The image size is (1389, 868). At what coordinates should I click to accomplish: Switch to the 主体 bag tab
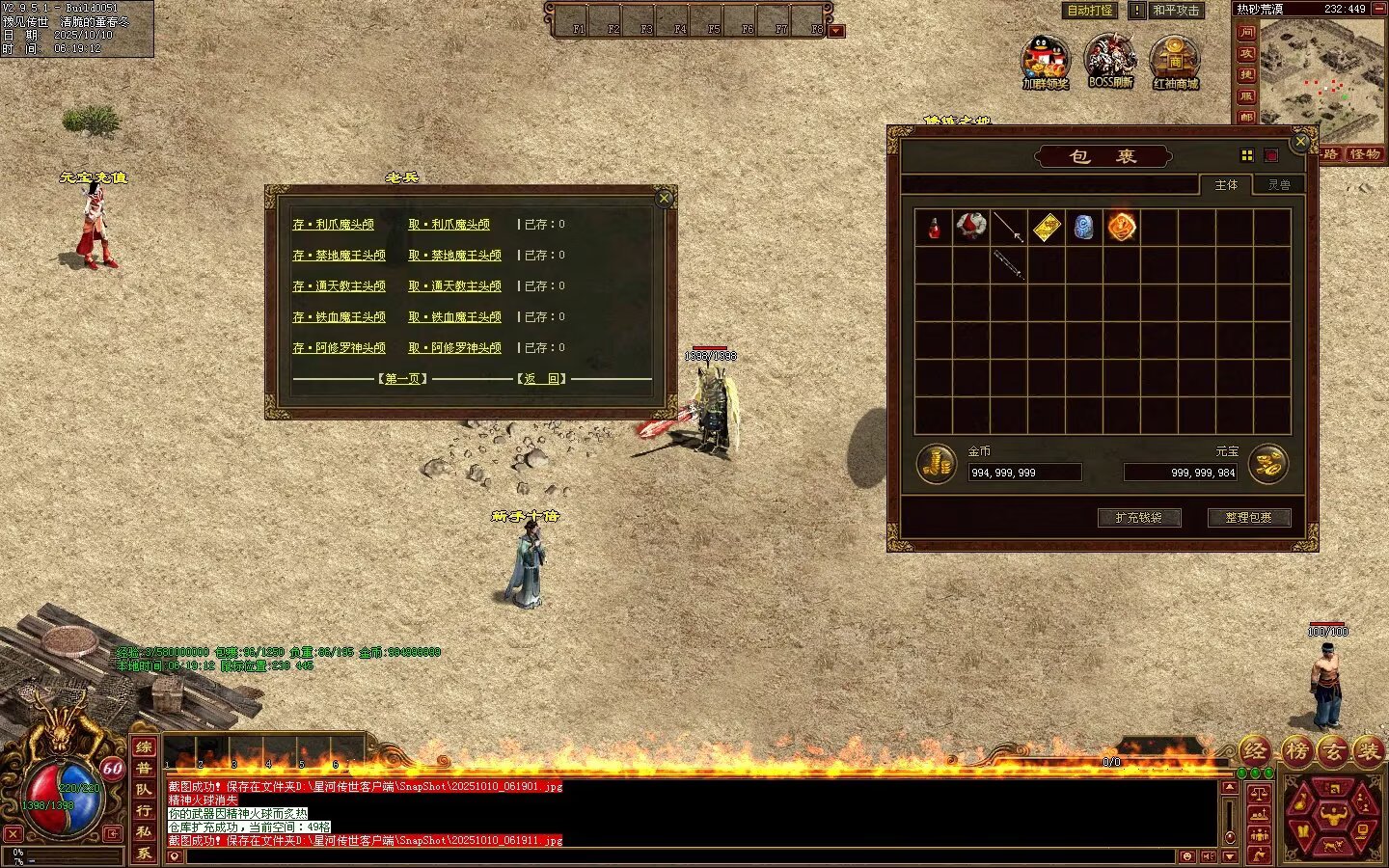pyautogui.click(x=1226, y=185)
